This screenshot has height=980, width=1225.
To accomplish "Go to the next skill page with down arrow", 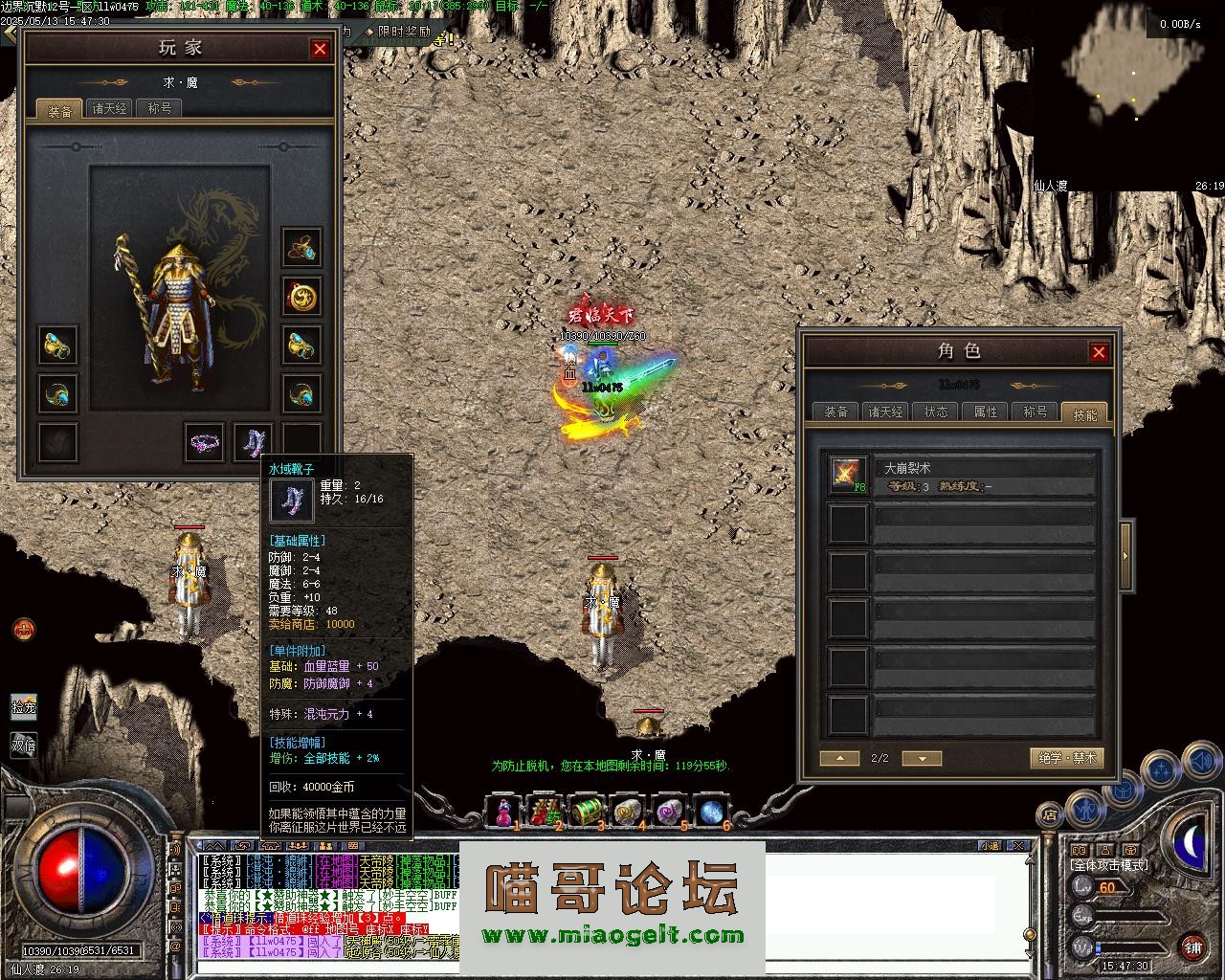I will pyautogui.click(x=922, y=758).
